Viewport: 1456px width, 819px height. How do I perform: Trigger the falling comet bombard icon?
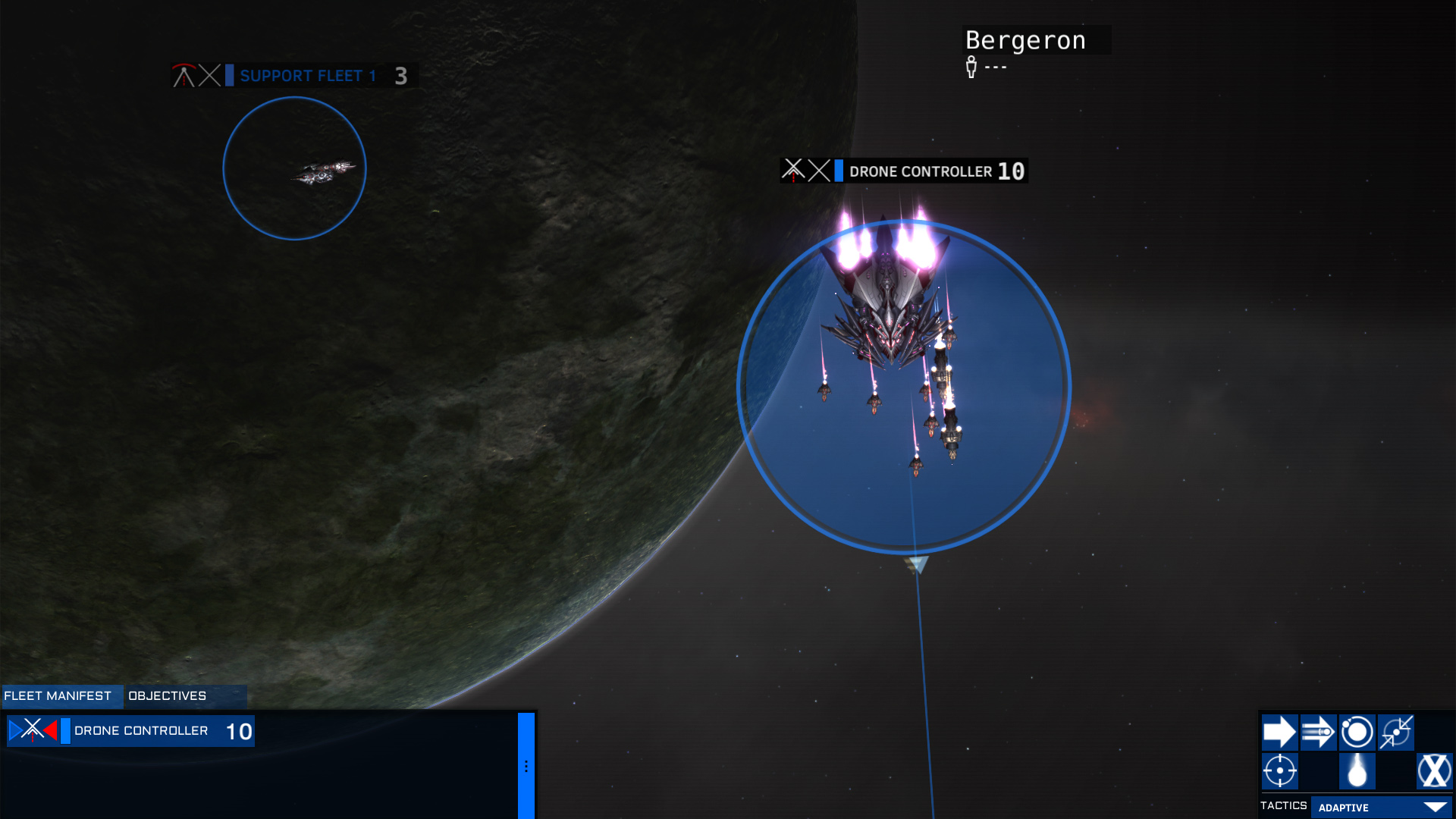point(1357,771)
